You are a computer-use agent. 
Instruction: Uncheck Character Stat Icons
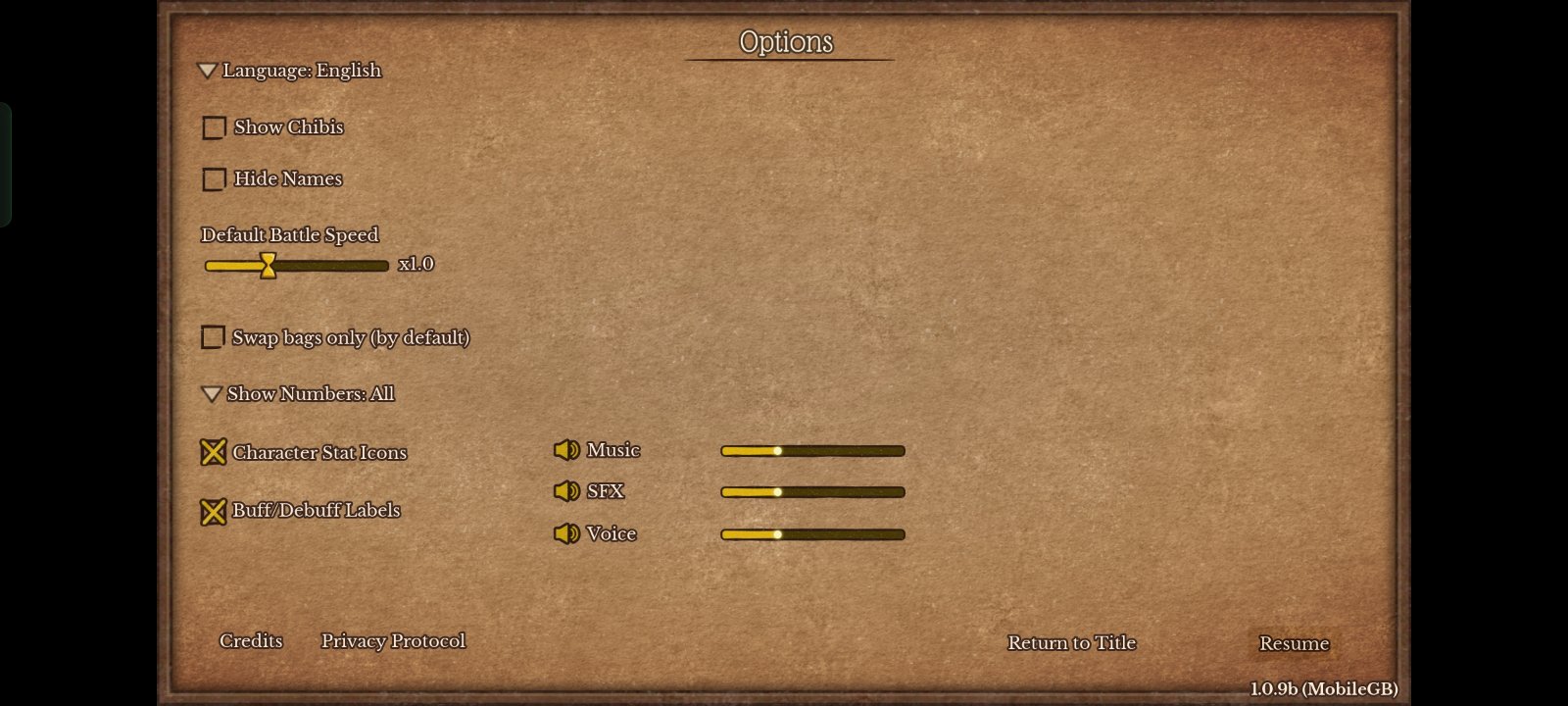point(213,452)
